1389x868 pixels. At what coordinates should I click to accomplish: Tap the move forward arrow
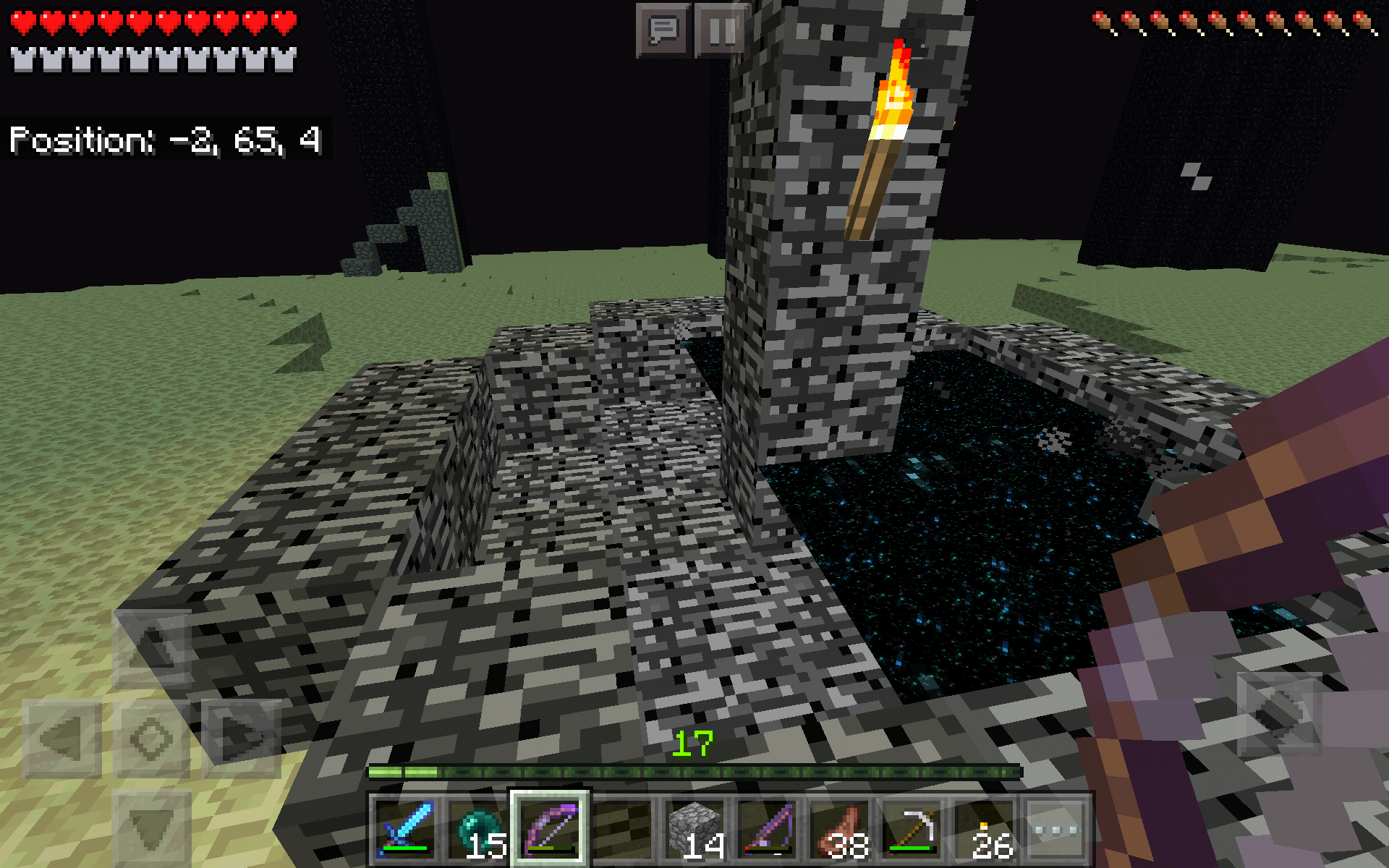[152, 647]
